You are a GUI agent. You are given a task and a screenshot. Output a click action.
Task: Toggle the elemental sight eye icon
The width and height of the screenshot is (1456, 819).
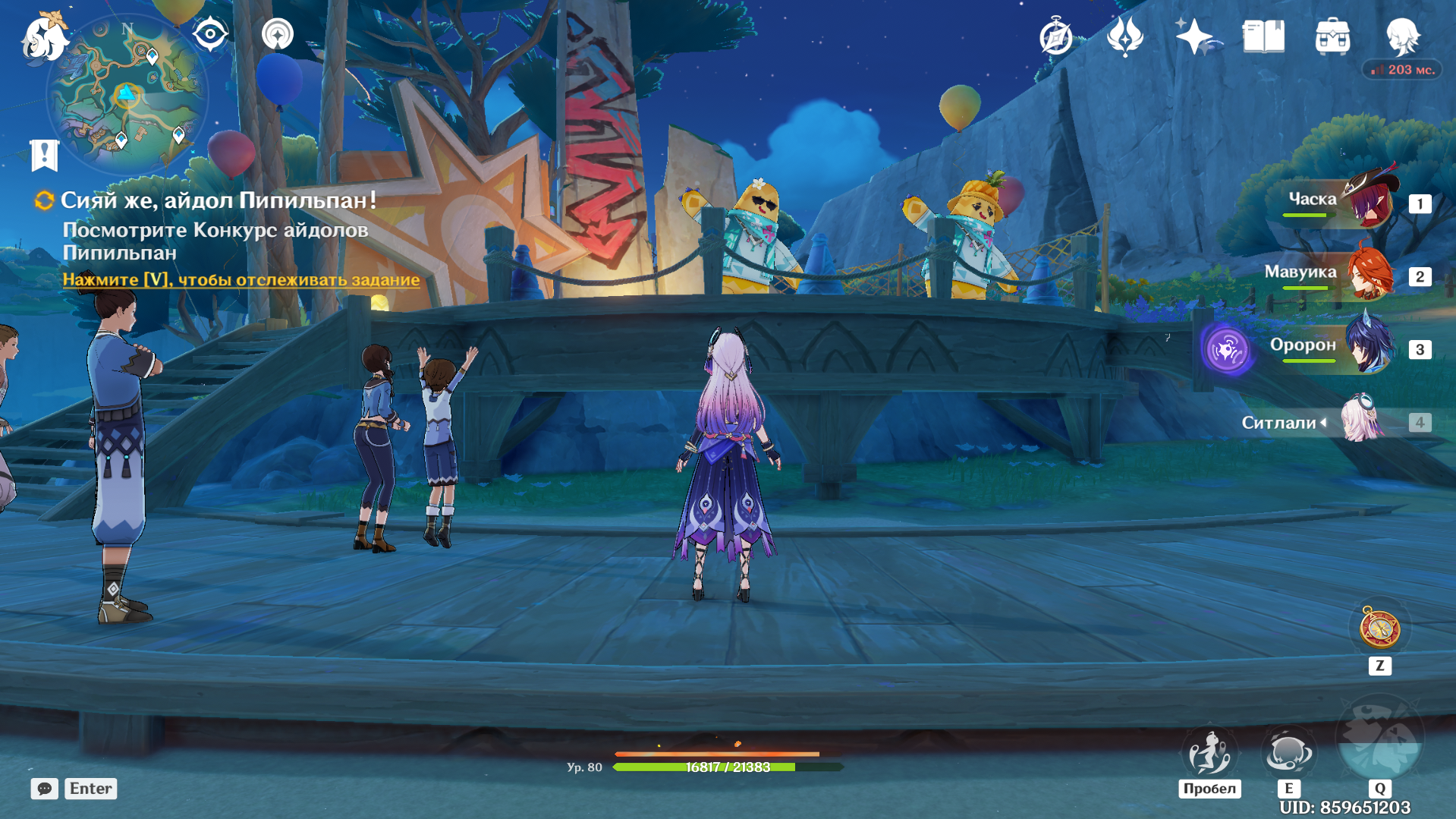(x=210, y=34)
